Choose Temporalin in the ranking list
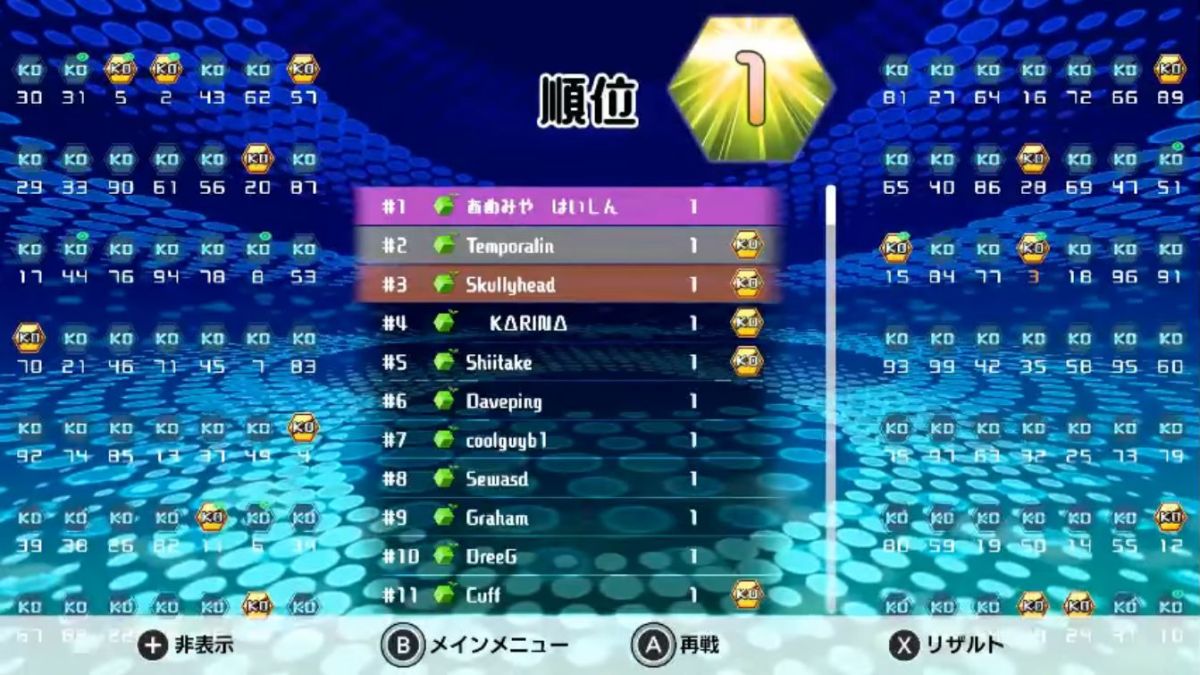This screenshot has height=675, width=1200. pos(570,246)
